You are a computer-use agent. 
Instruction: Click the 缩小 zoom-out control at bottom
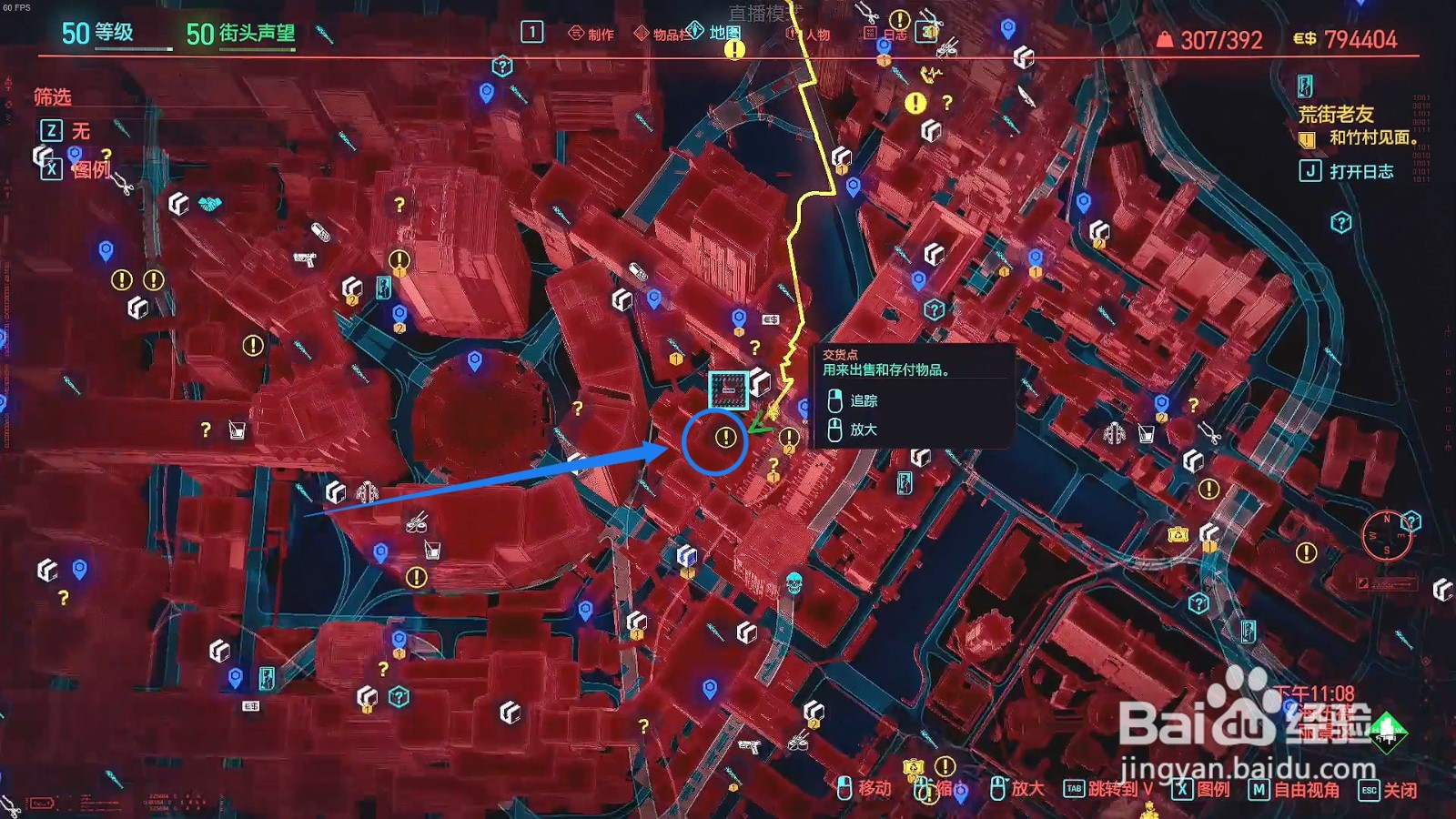tap(946, 788)
